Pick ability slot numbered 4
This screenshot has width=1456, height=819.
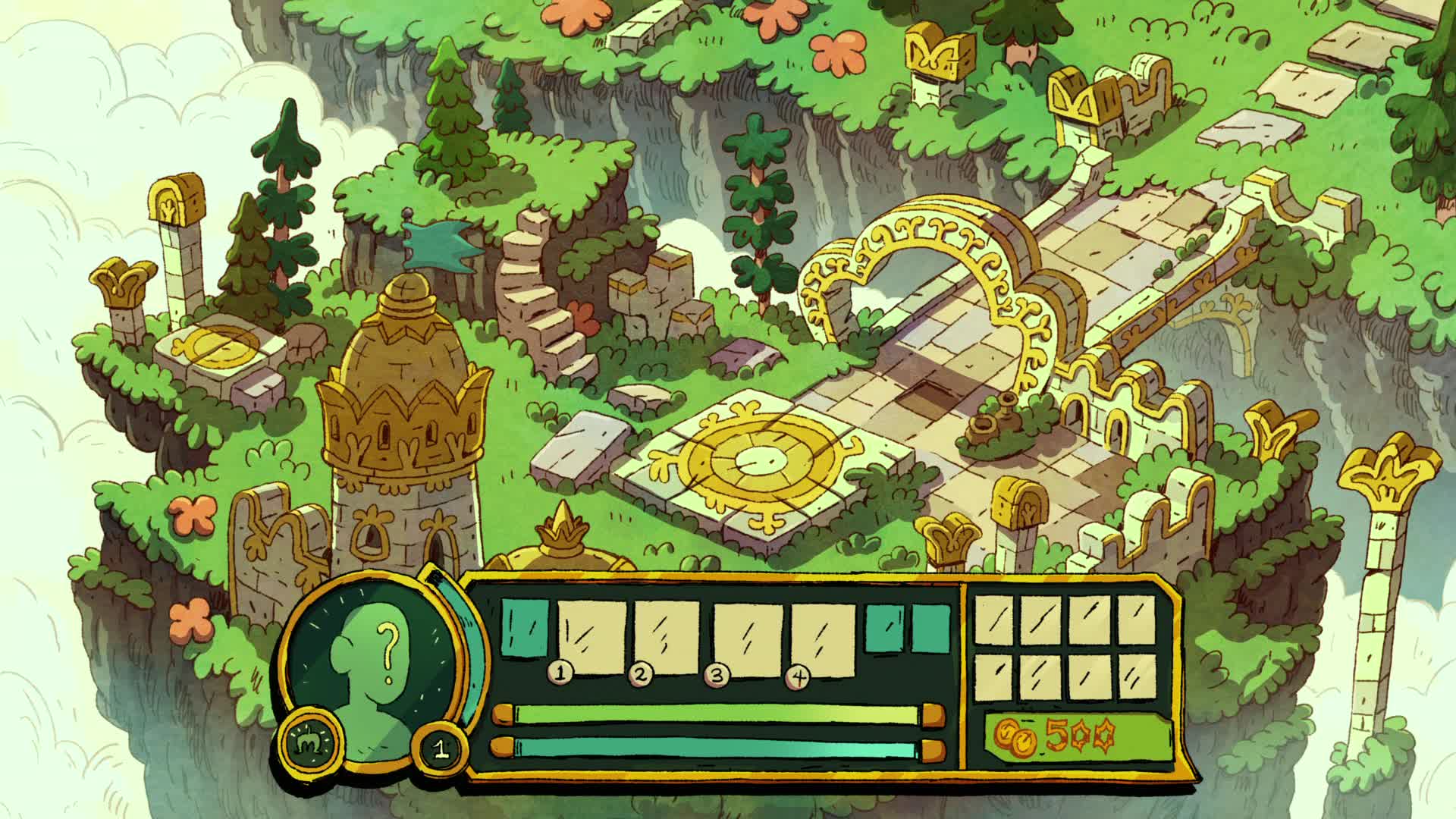[x=824, y=638]
